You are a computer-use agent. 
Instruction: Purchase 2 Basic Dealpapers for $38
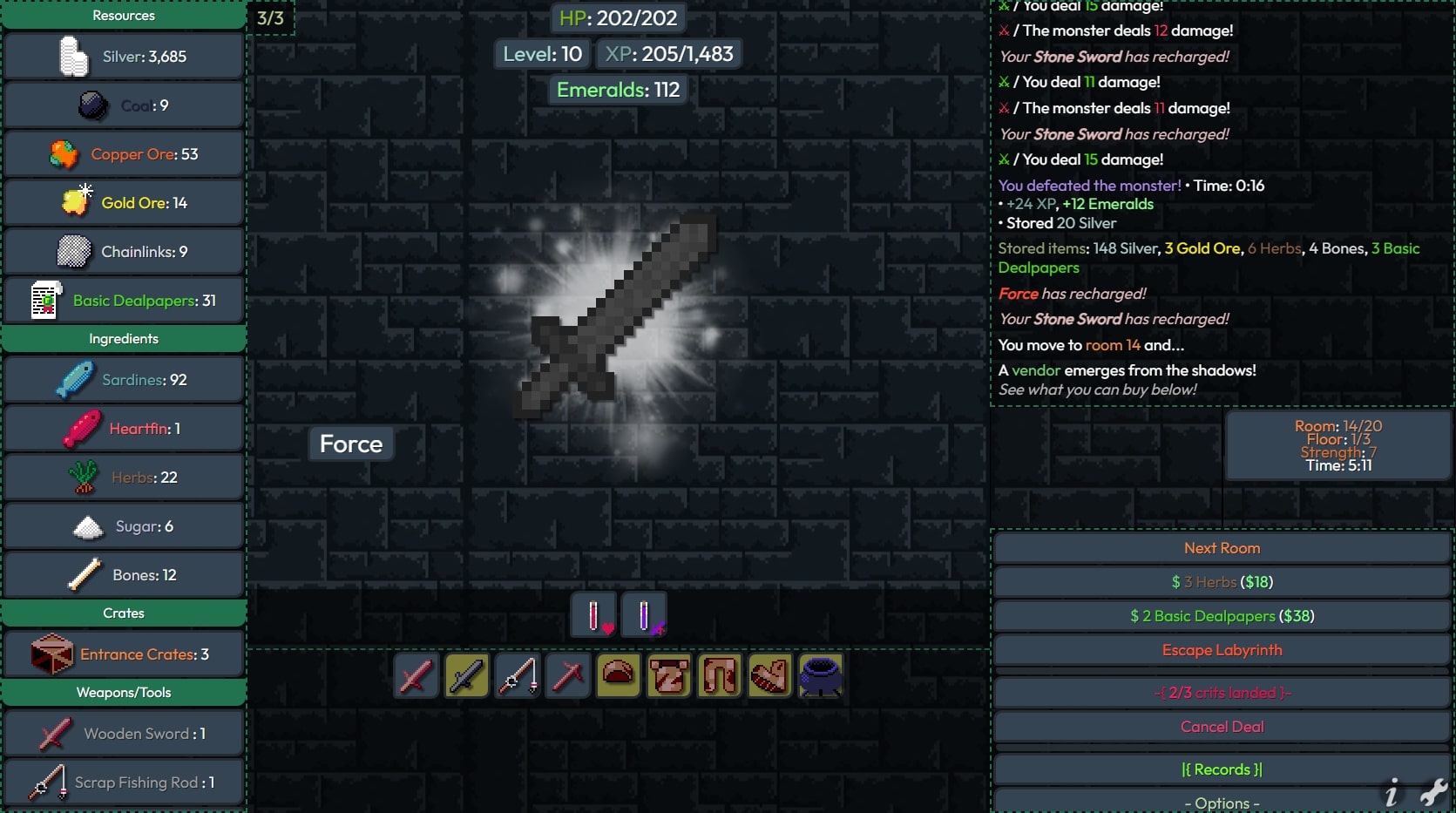click(1222, 616)
